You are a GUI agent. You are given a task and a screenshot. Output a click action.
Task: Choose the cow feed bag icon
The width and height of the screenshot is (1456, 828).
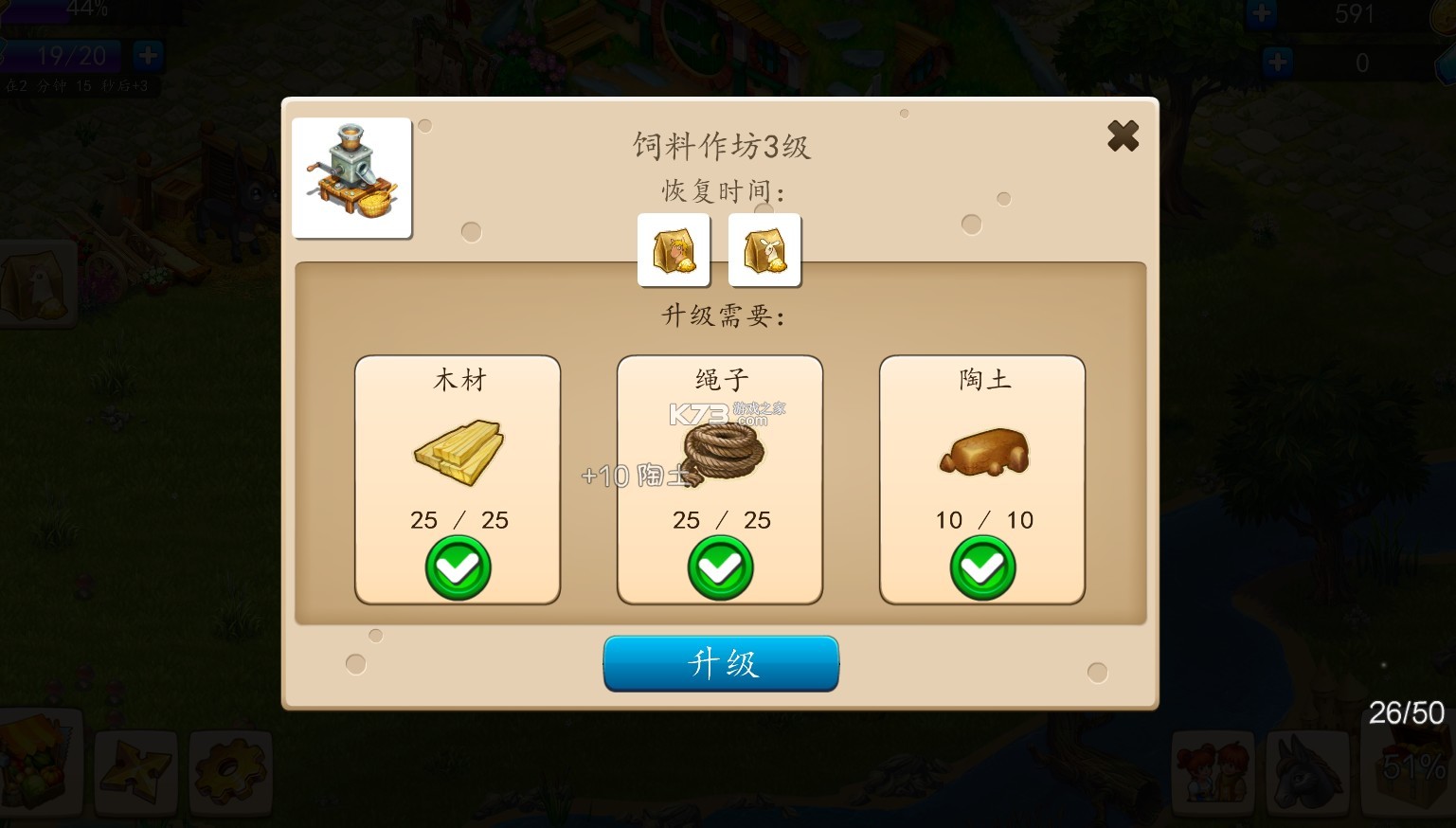(x=674, y=250)
